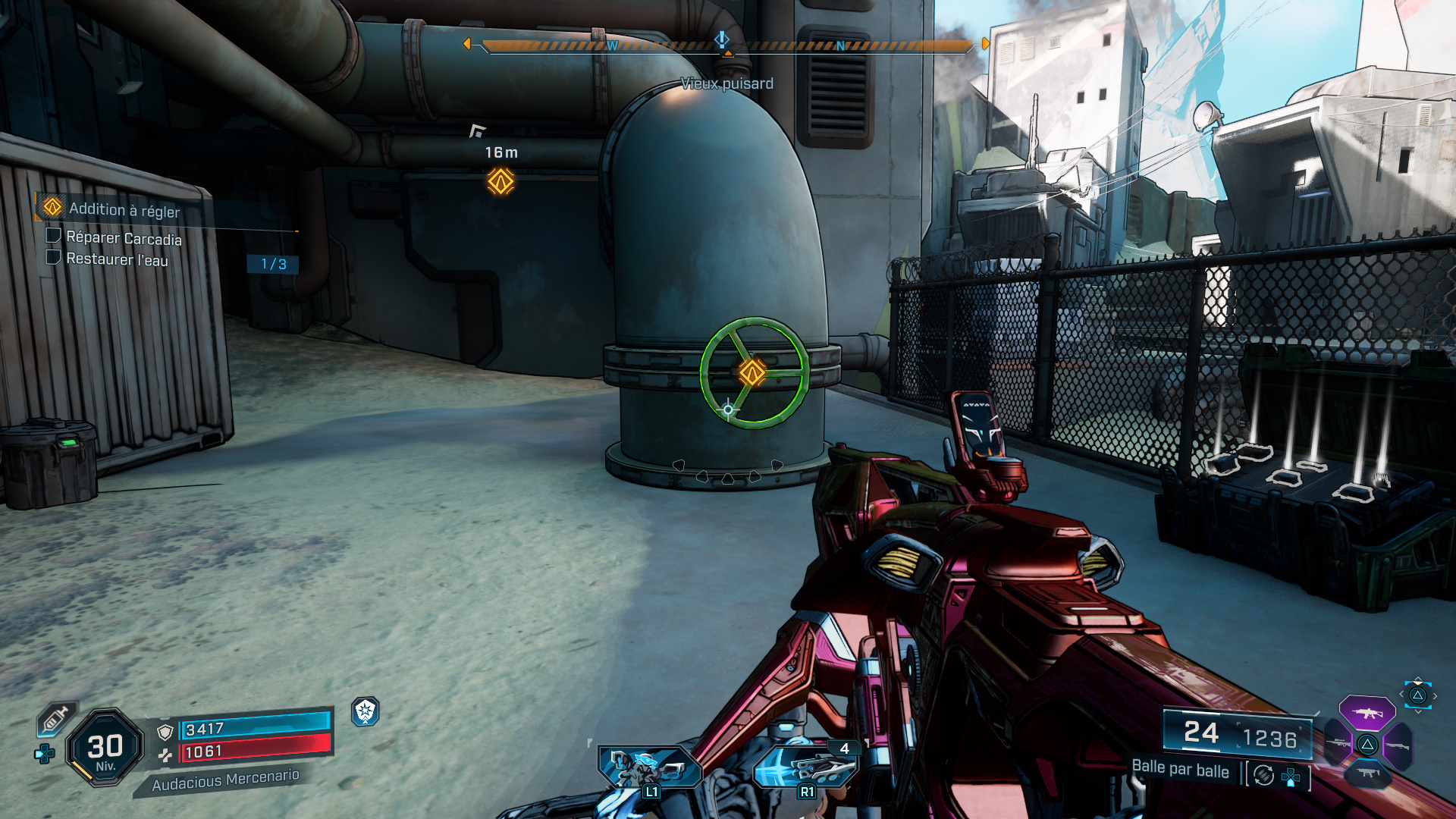Viewport: 1456px width, 819px height.
Task: Toggle the 'Balle par balle' fire mode icon
Action: click(x=1263, y=775)
